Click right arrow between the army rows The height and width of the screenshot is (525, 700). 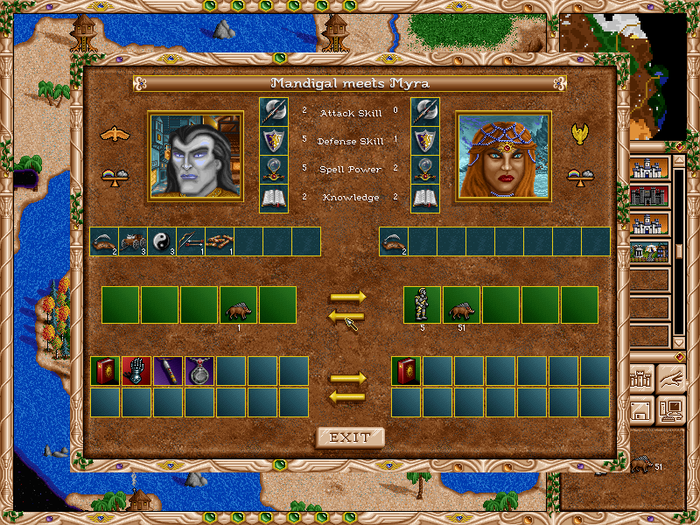tap(347, 297)
